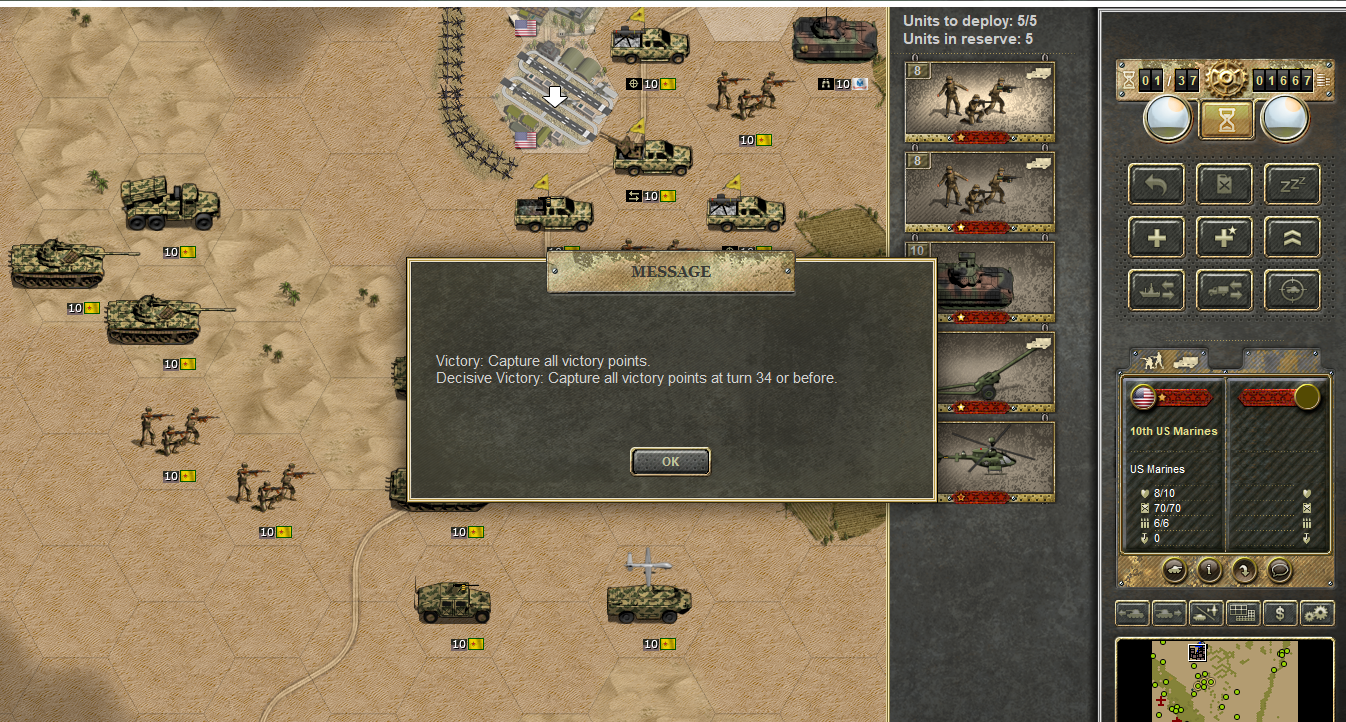This screenshot has height=722, width=1346.
Task: Undo the last move with the arrow button
Action: [x=1157, y=184]
